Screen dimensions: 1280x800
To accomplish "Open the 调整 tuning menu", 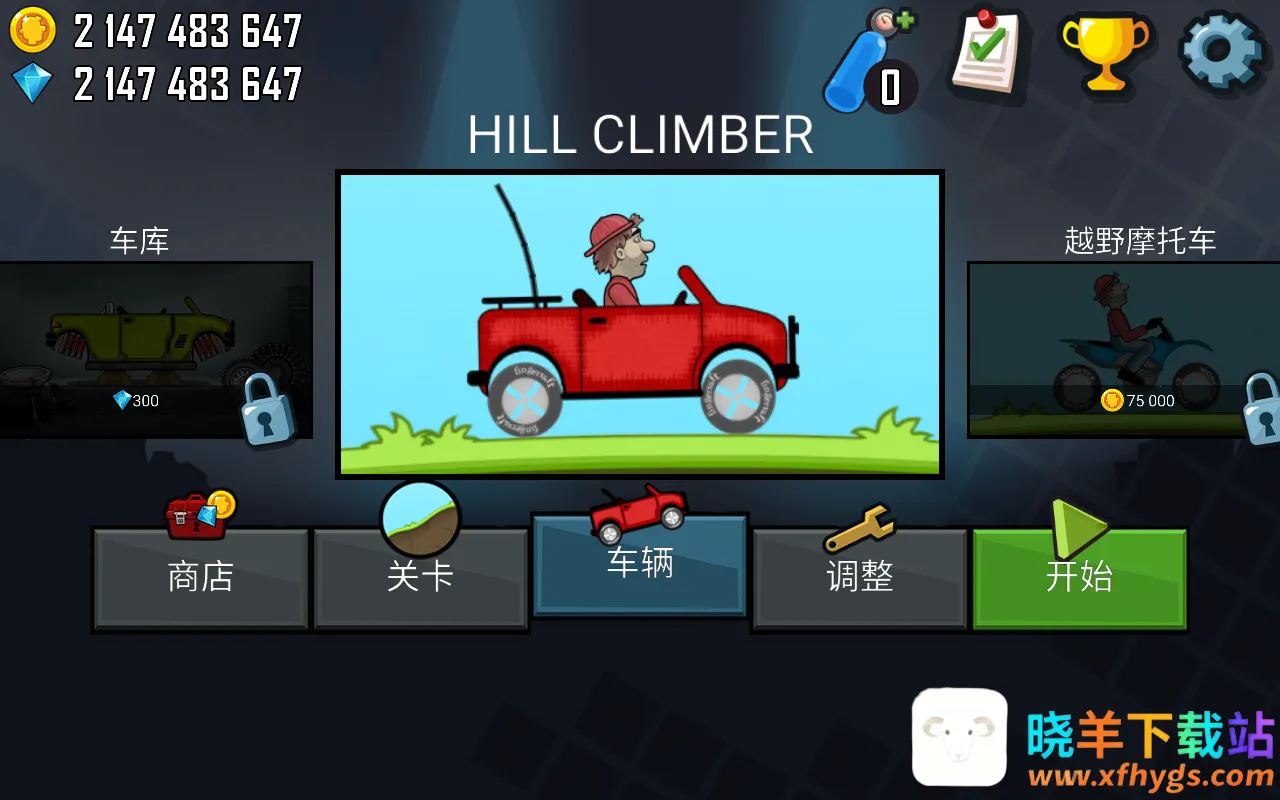I will (860, 578).
